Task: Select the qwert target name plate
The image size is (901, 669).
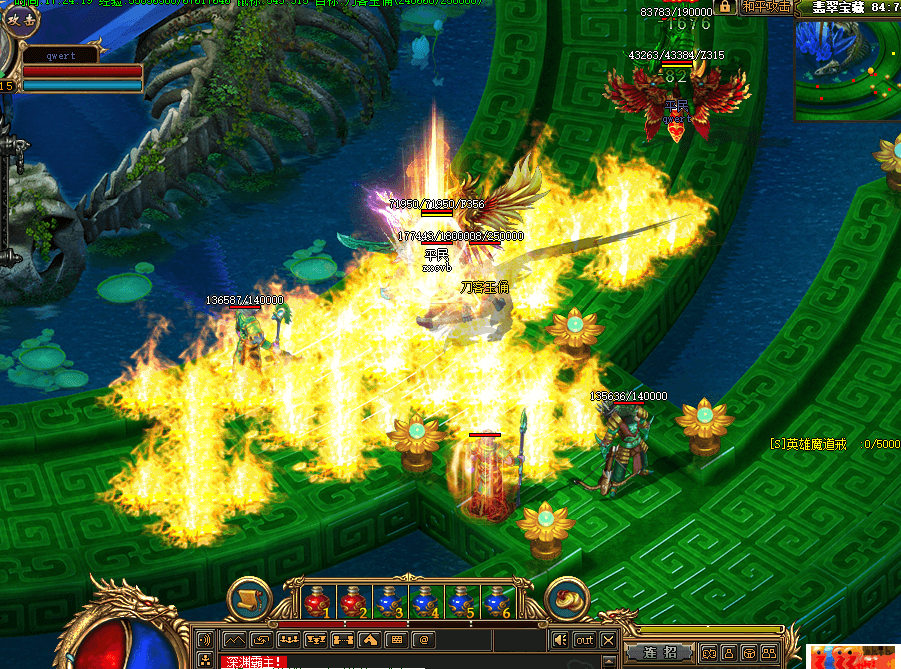Action: pyautogui.click(x=61, y=57)
